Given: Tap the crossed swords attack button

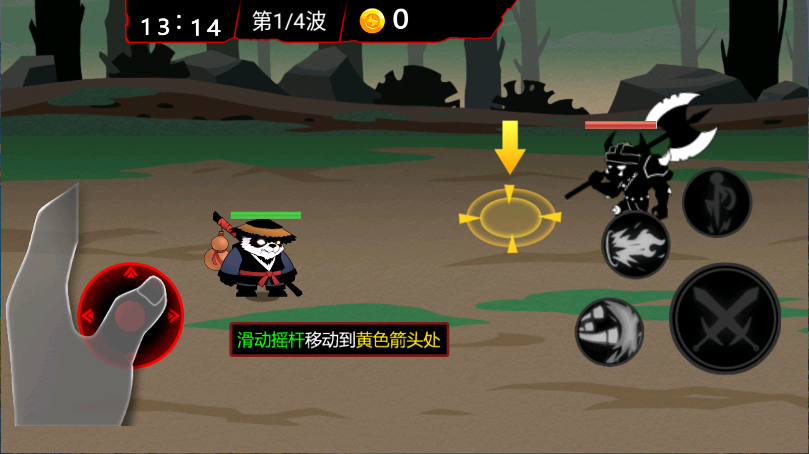Looking at the screenshot, I should point(725,318).
